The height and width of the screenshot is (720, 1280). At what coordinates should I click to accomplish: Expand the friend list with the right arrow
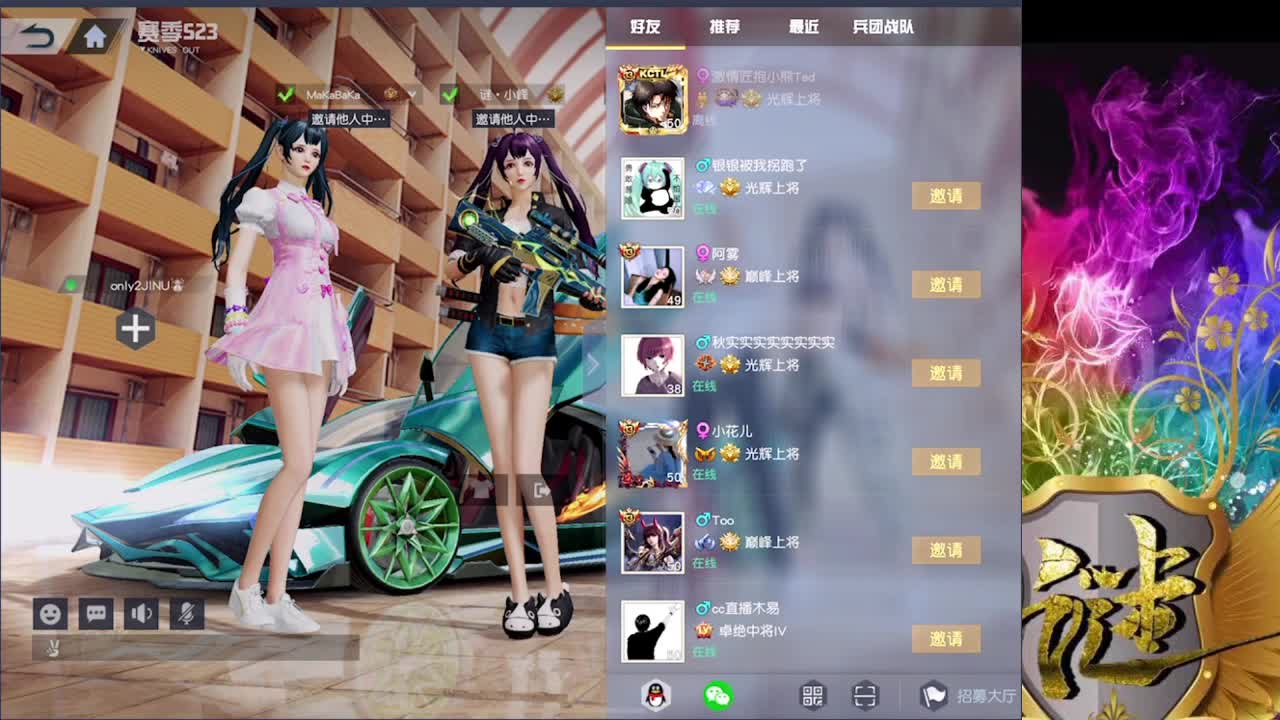coord(592,365)
